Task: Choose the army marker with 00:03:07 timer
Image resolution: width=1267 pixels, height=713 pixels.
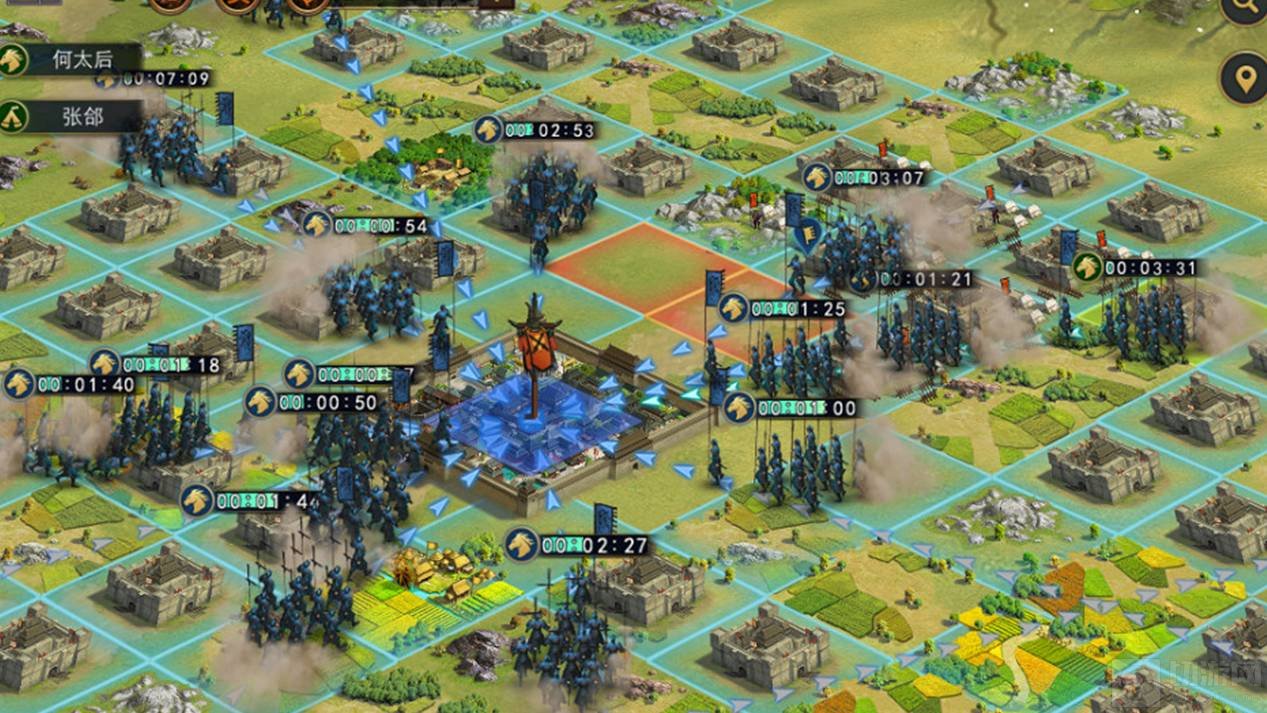Action: coord(817,178)
